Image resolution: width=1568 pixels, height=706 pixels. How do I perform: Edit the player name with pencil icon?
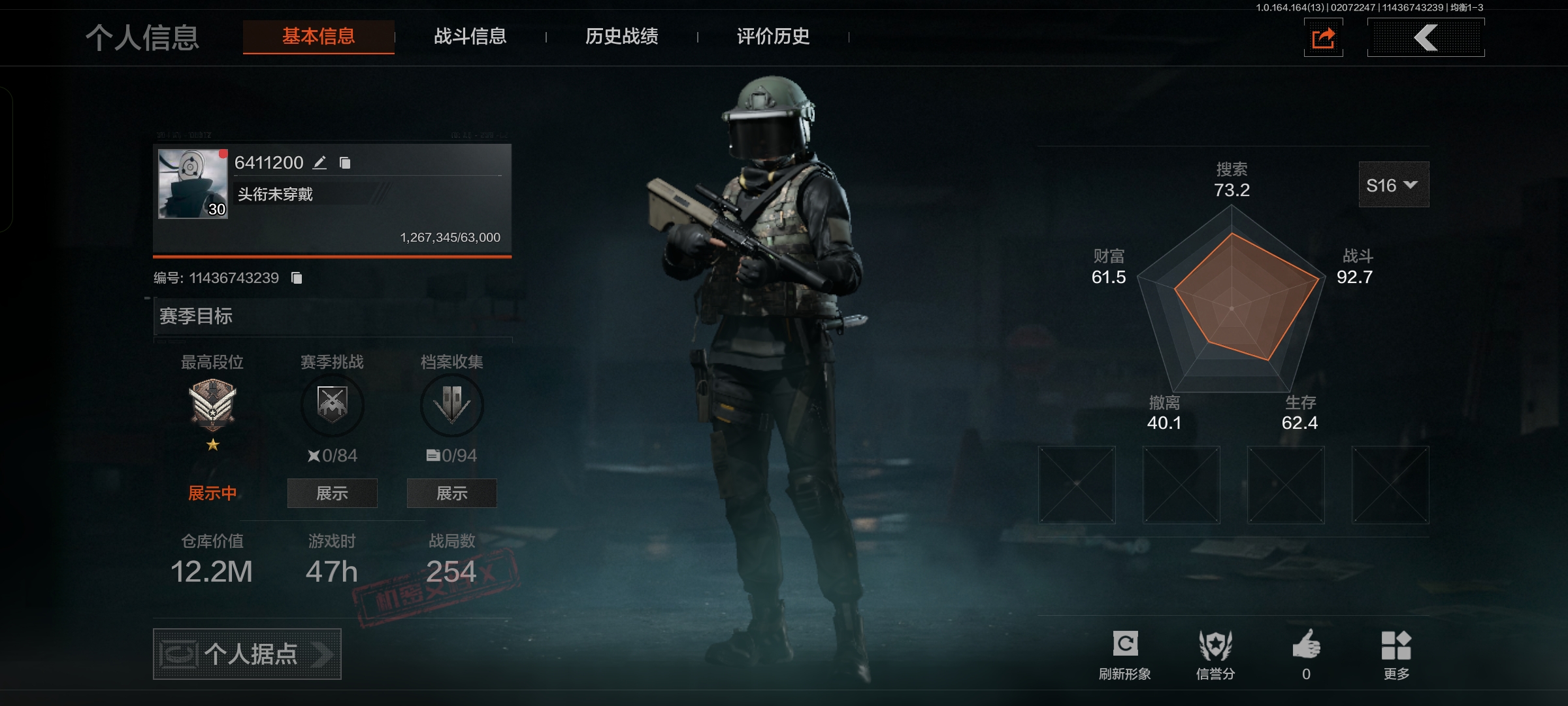click(319, 163)
